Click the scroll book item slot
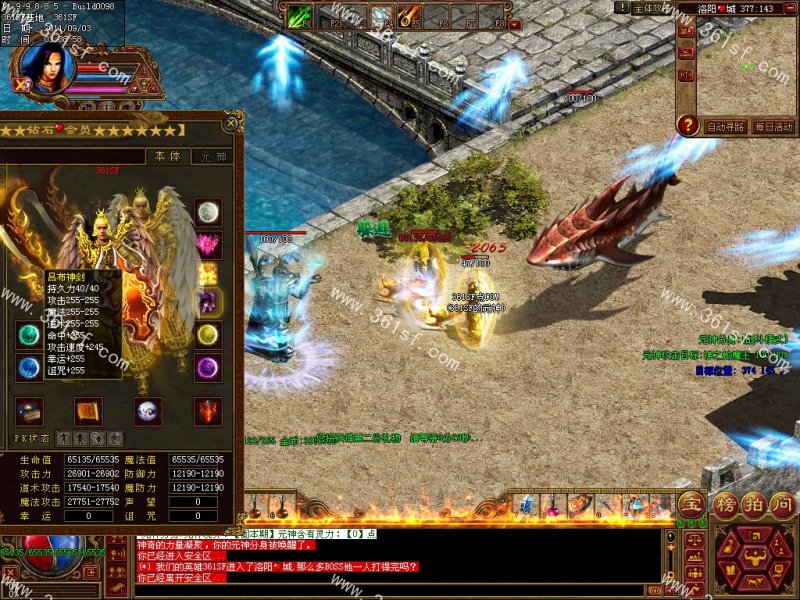Image resolution: width=800 pixels, height=600 pixels. (88, 410)
